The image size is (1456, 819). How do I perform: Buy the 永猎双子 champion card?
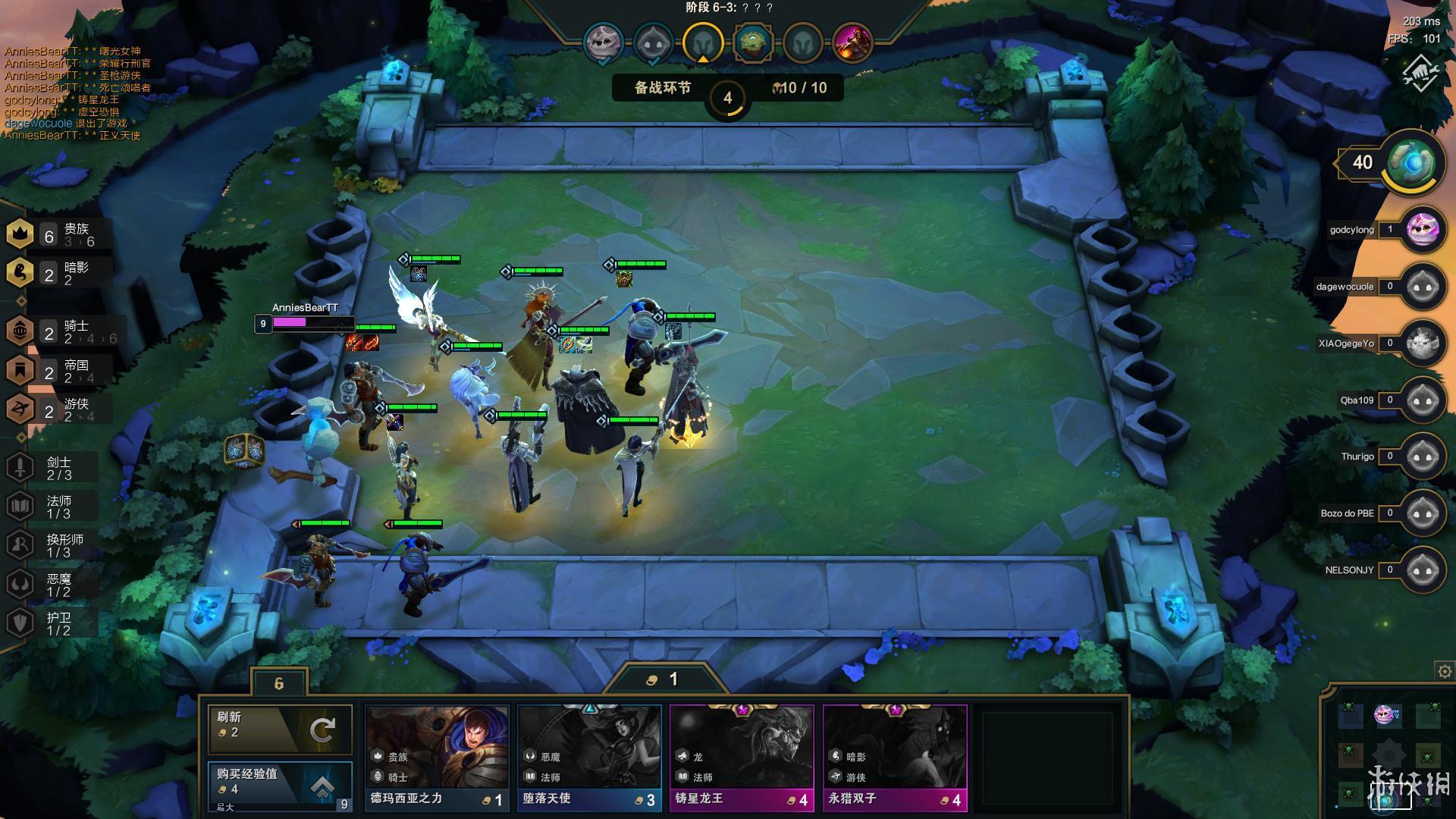click(x=895, y=757)
